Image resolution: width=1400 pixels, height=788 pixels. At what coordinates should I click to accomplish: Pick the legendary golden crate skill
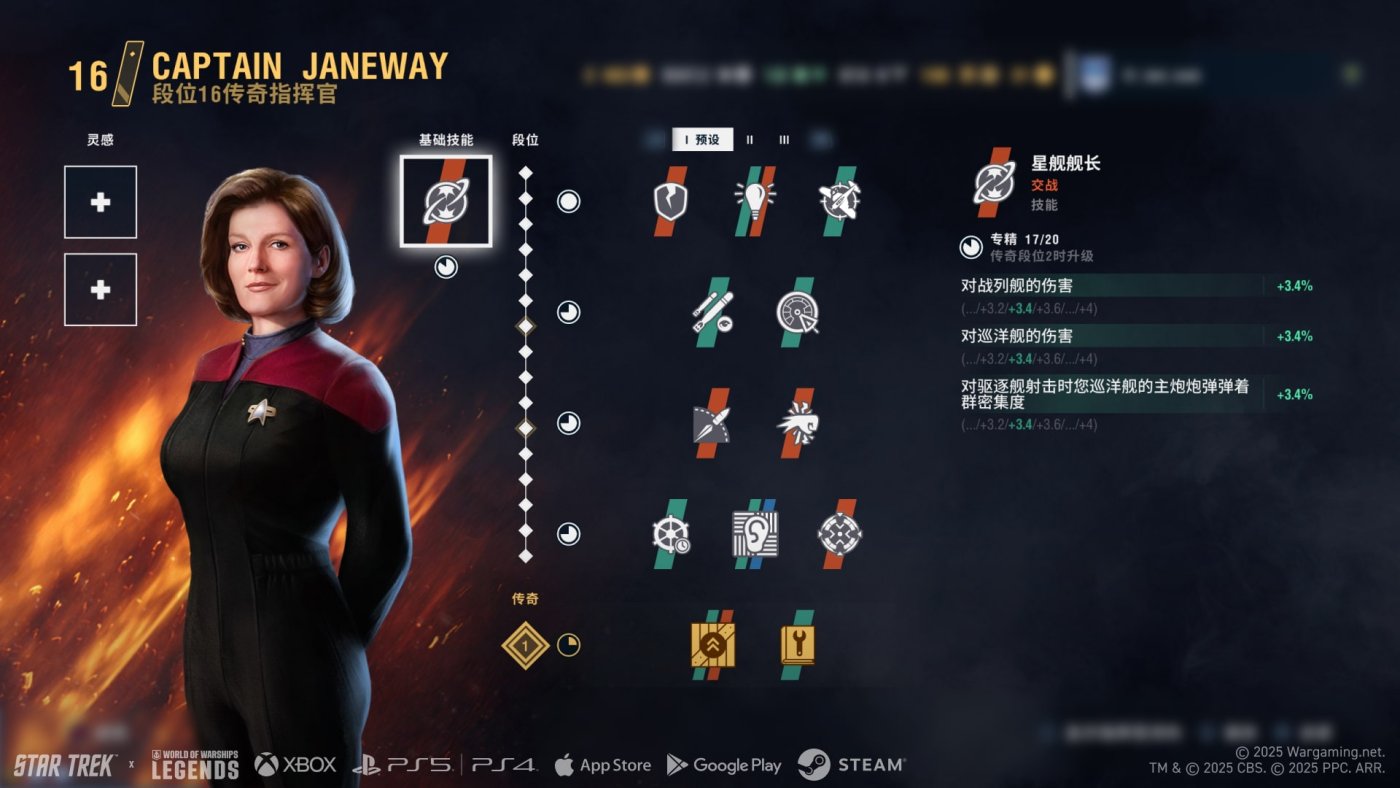(712, 645)
